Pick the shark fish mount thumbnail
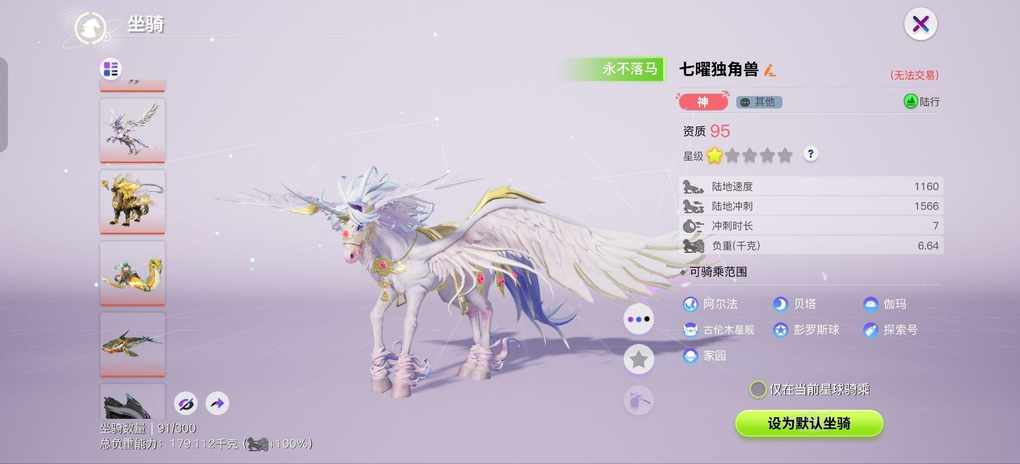Image resolution: width=1020 pixels, height=464 pixels. 132,343
